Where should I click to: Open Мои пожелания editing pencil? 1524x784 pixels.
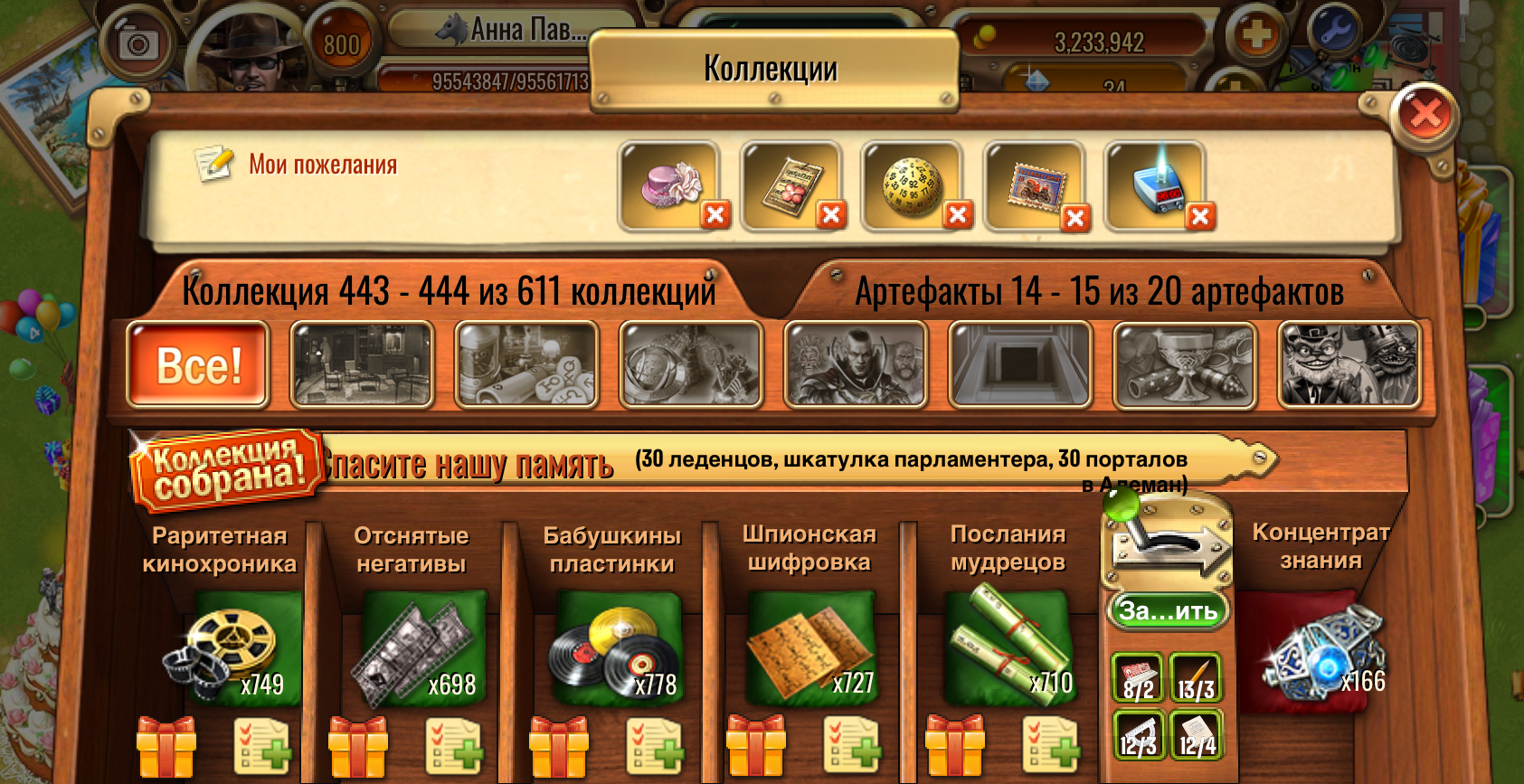[x=213, y=165]
